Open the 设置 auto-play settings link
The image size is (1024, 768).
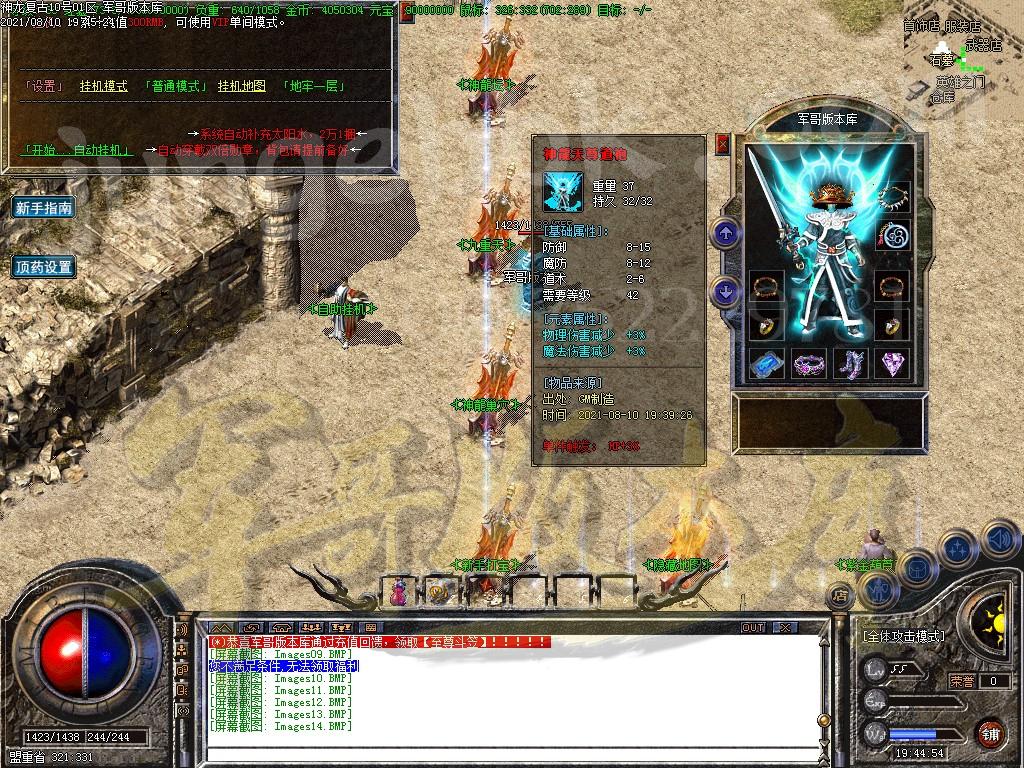click(x=43, y=86)
